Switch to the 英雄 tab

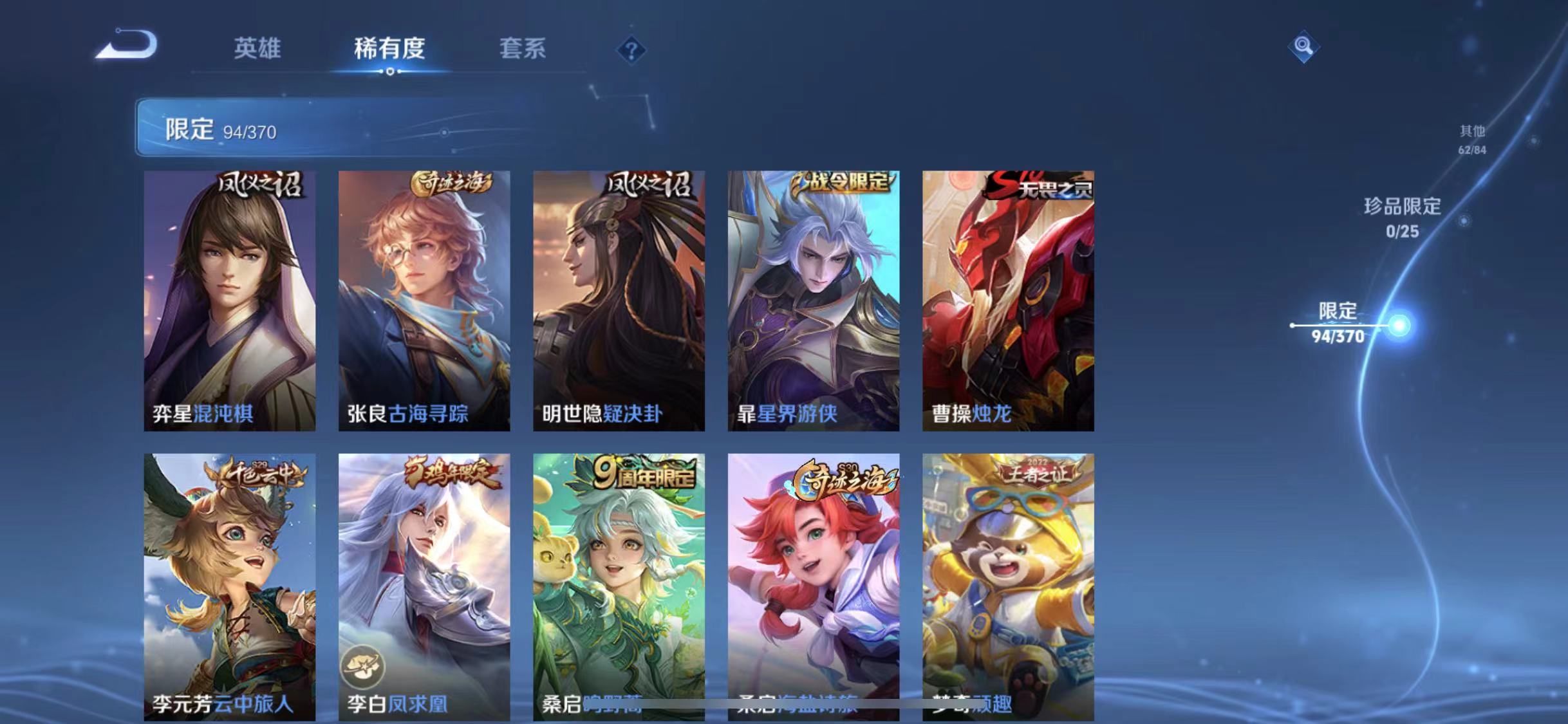click(x=257, y=50)
